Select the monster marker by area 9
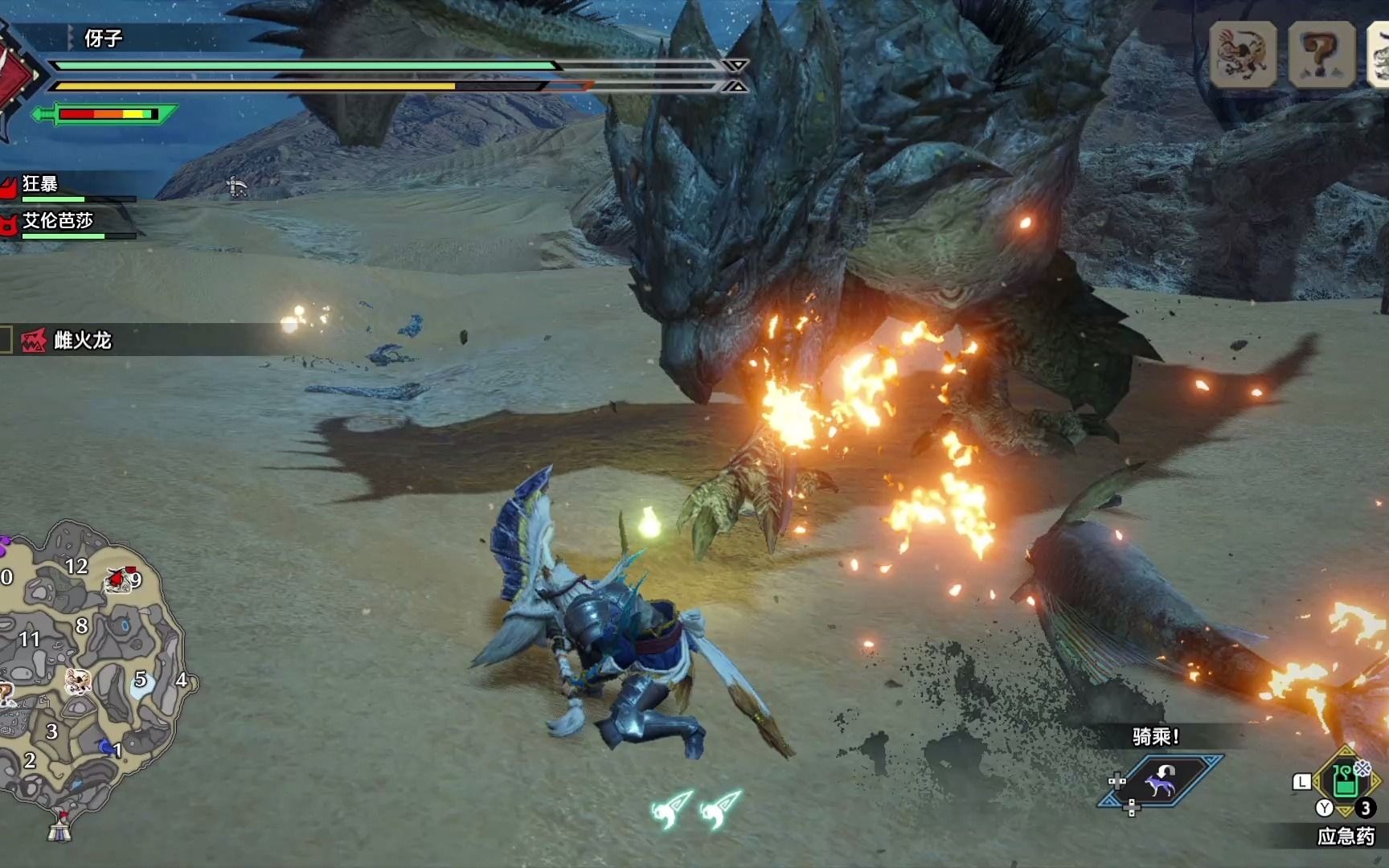The width and height of the screenshot is (1389, 868). tap(119, 579)
